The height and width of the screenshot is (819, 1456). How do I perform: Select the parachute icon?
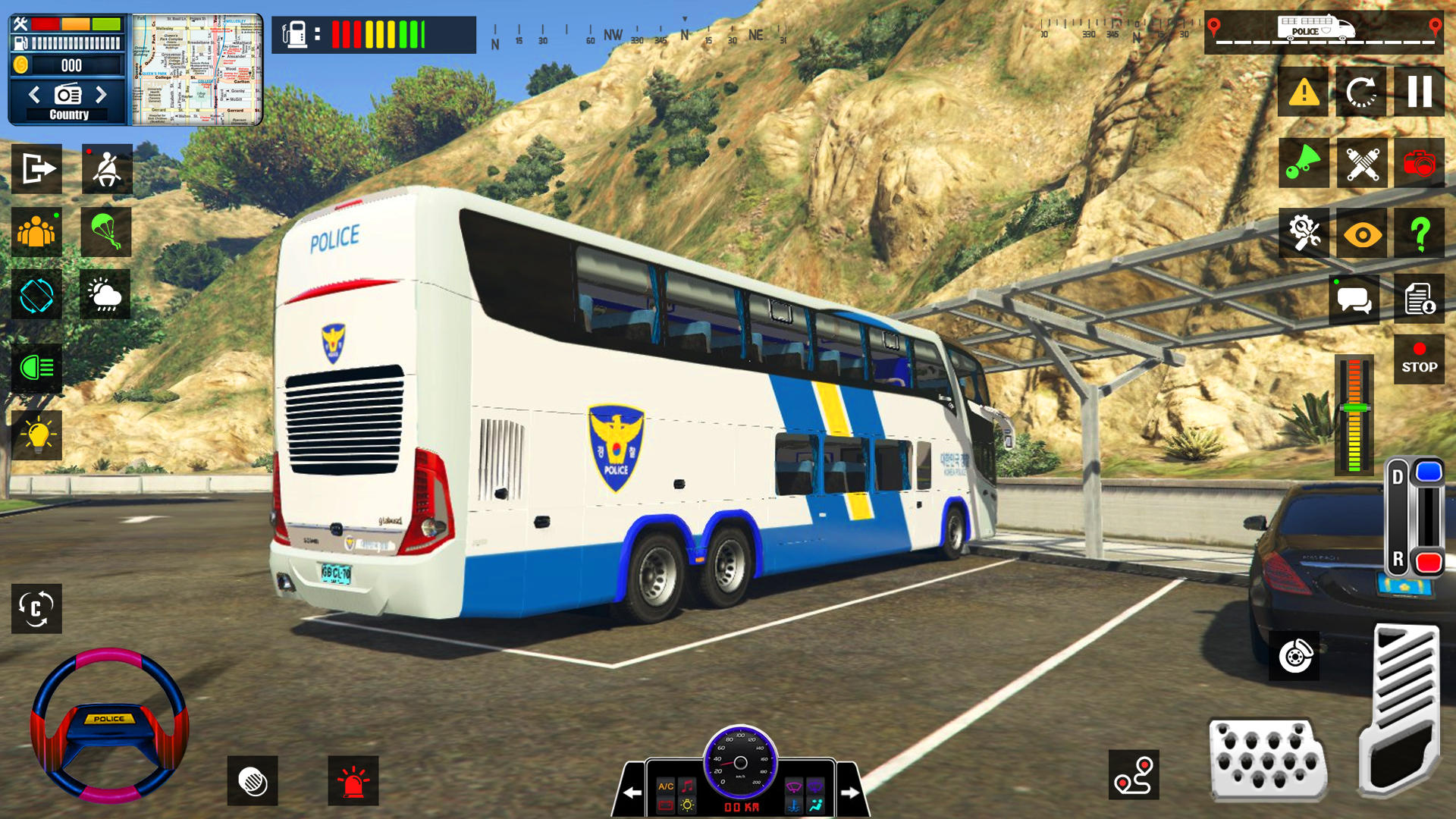point(105,233)
